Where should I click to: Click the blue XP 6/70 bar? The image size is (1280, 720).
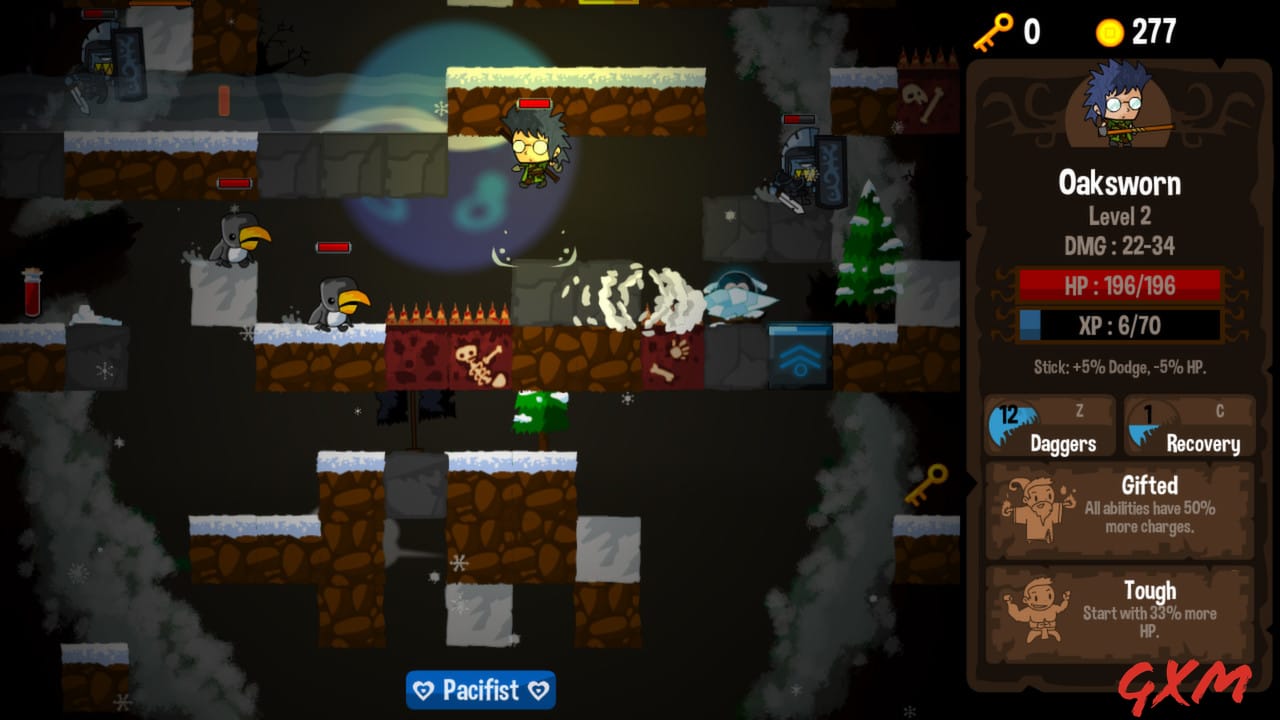1121,324
